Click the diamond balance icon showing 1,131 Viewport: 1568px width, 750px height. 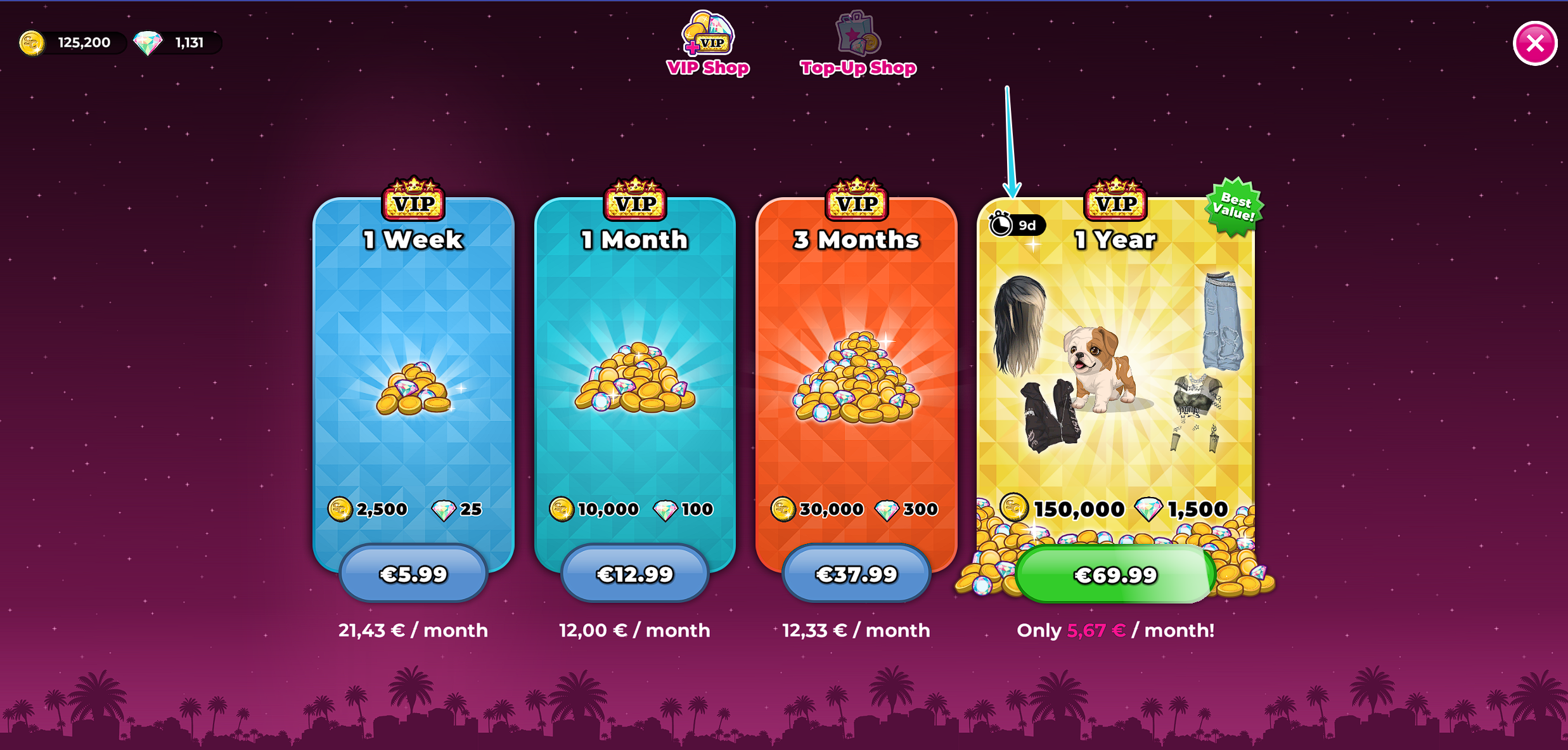(150, 42)
